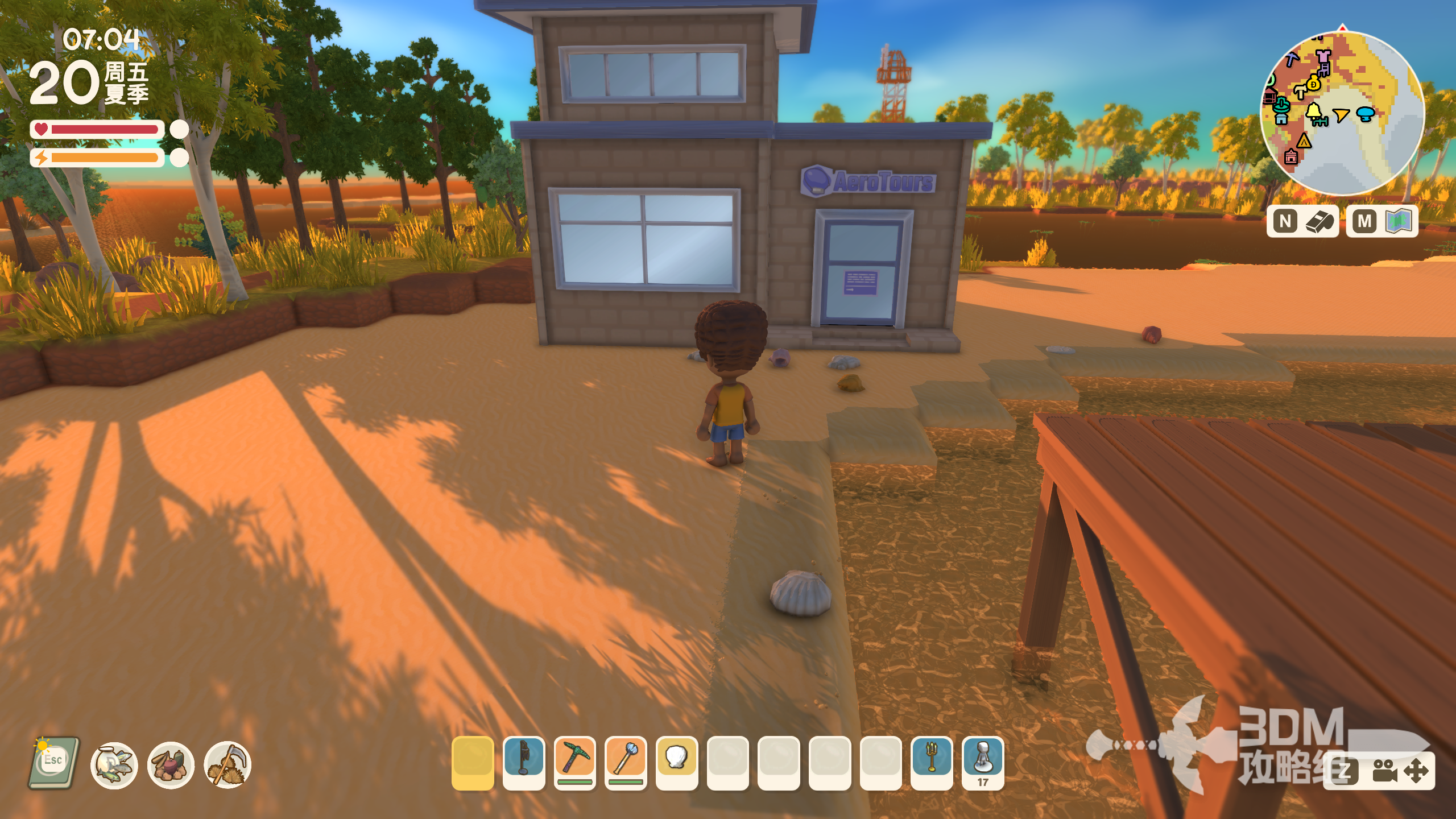Screen dimensions: 1456x819
Task: Select the blue mushroom-shaped minimap marker
Action: click(x=1366, y=114)
